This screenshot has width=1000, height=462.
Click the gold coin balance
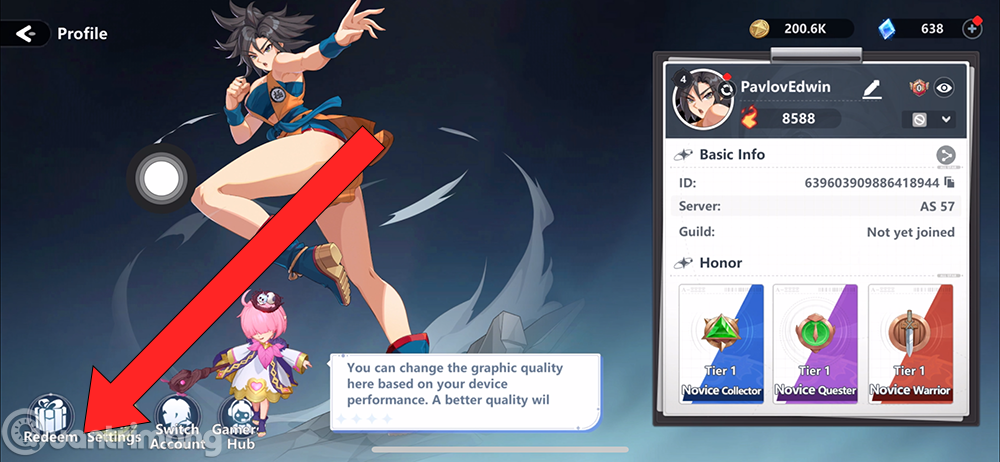coord(802,29)
